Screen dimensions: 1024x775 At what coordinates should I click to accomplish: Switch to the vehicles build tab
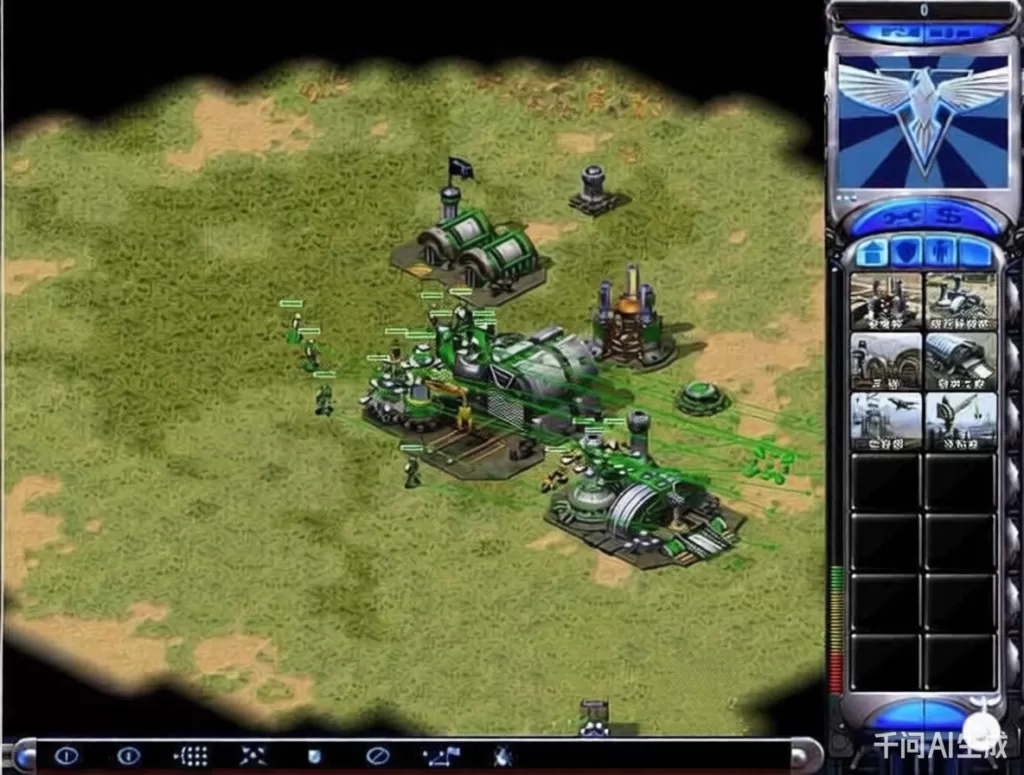975,251
